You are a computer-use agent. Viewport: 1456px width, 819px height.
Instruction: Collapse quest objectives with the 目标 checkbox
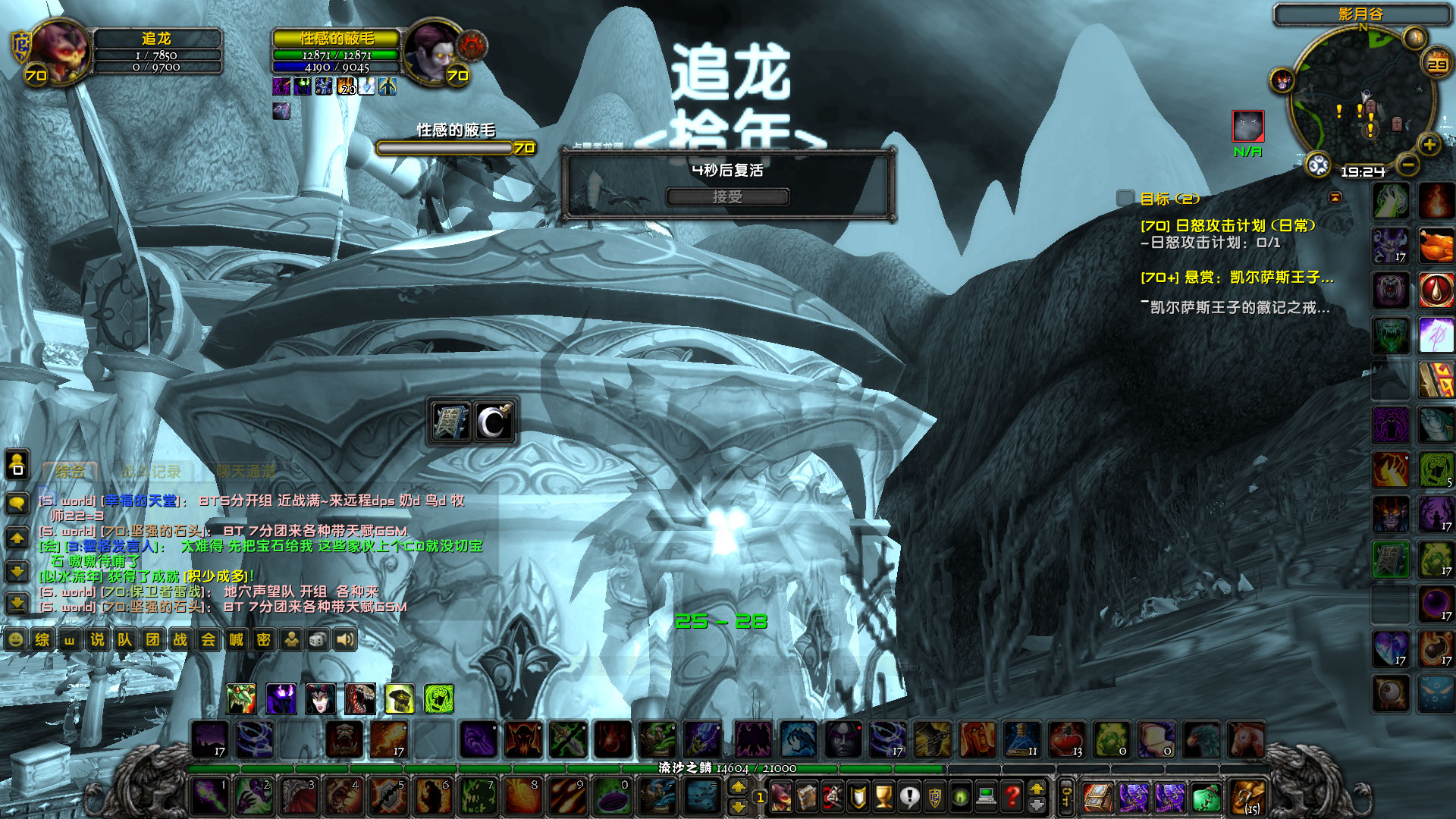pyautogui.click(x=1125, y=198)
